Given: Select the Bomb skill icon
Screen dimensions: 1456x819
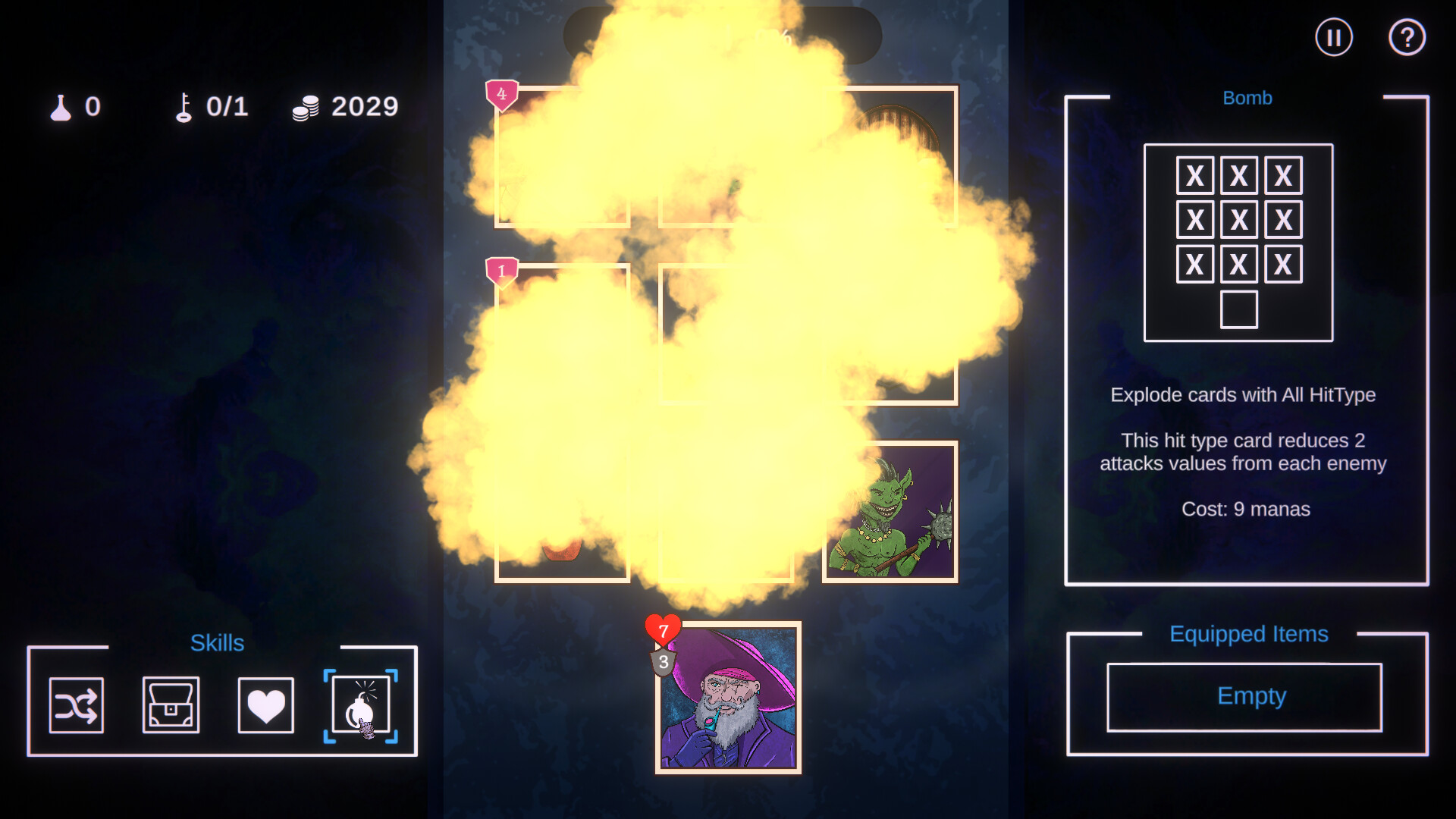Looking at the screenshot, I should pyautogui.click(x=360, y=705).
